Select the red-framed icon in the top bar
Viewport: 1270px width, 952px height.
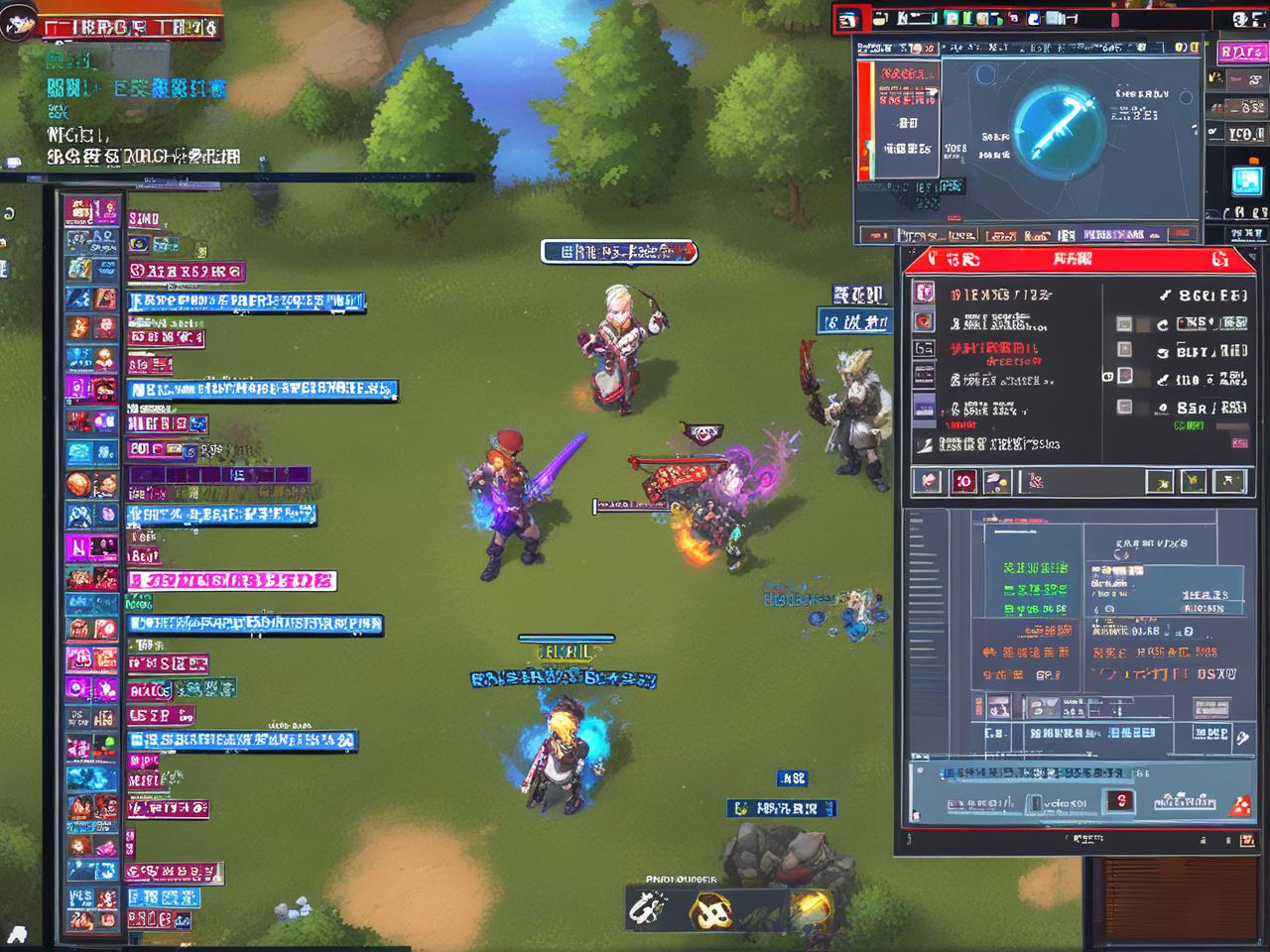coord(848,20)
